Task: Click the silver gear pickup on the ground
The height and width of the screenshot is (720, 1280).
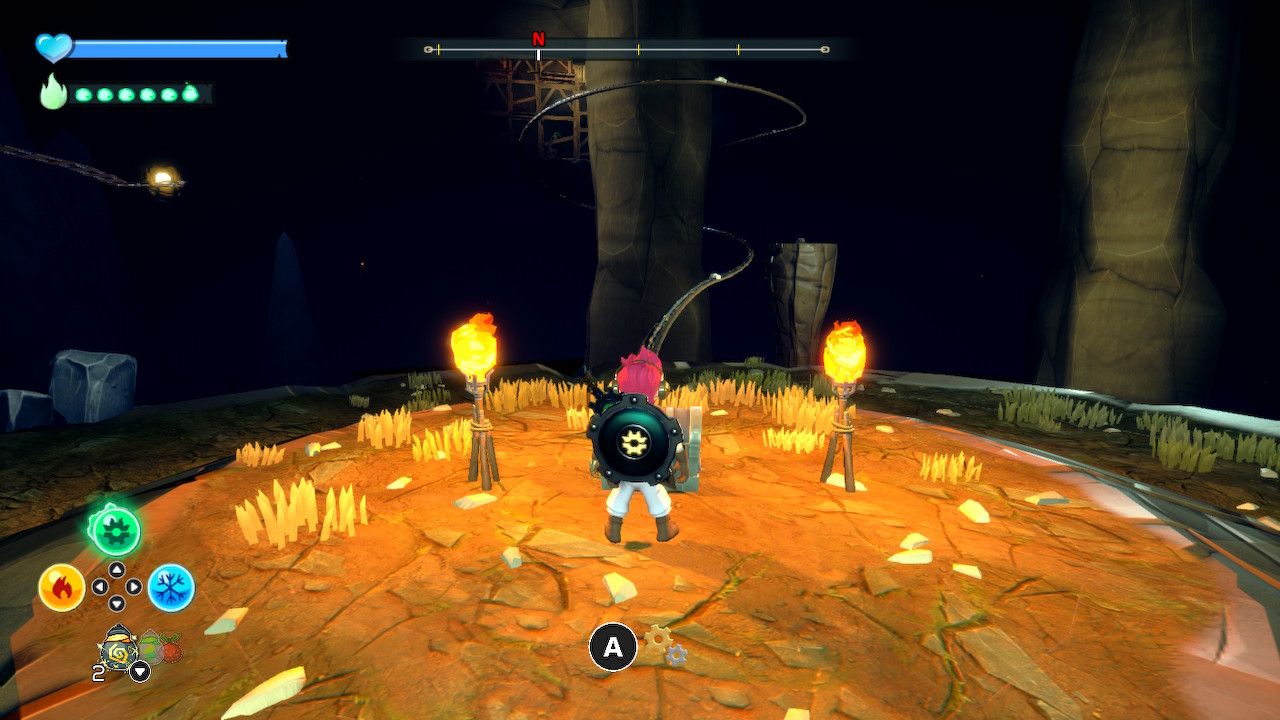Action: 676,654
